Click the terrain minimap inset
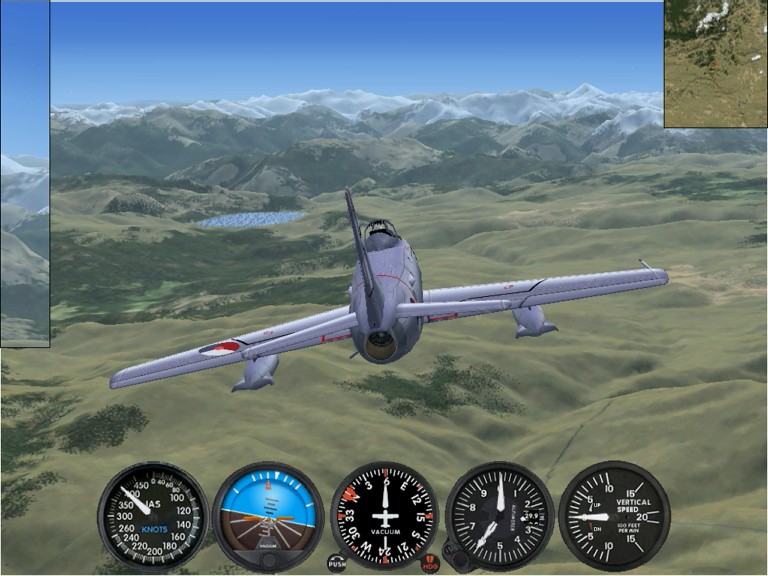 click(715, 64)
